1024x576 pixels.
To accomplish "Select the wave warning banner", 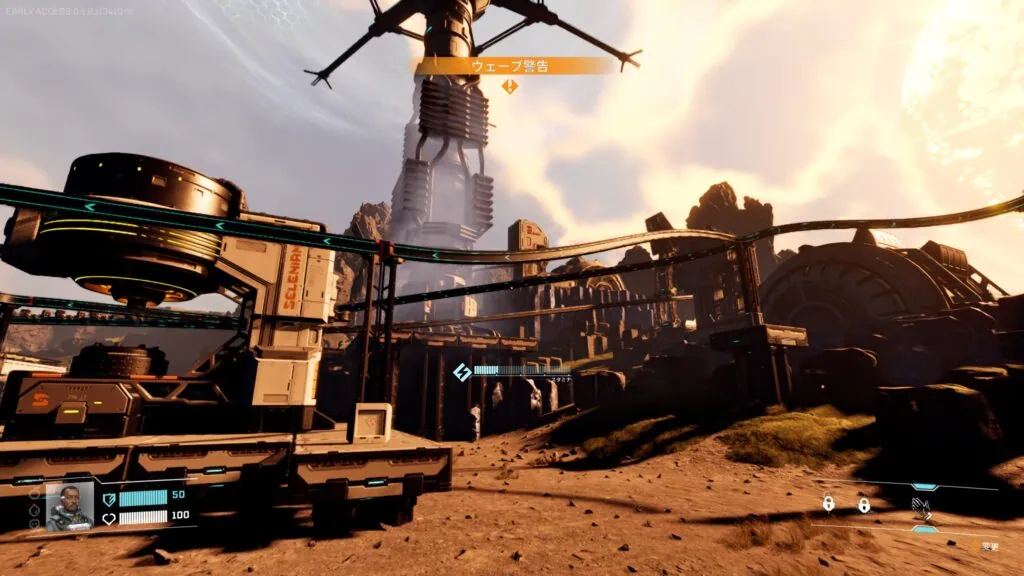I will point(510,66).
